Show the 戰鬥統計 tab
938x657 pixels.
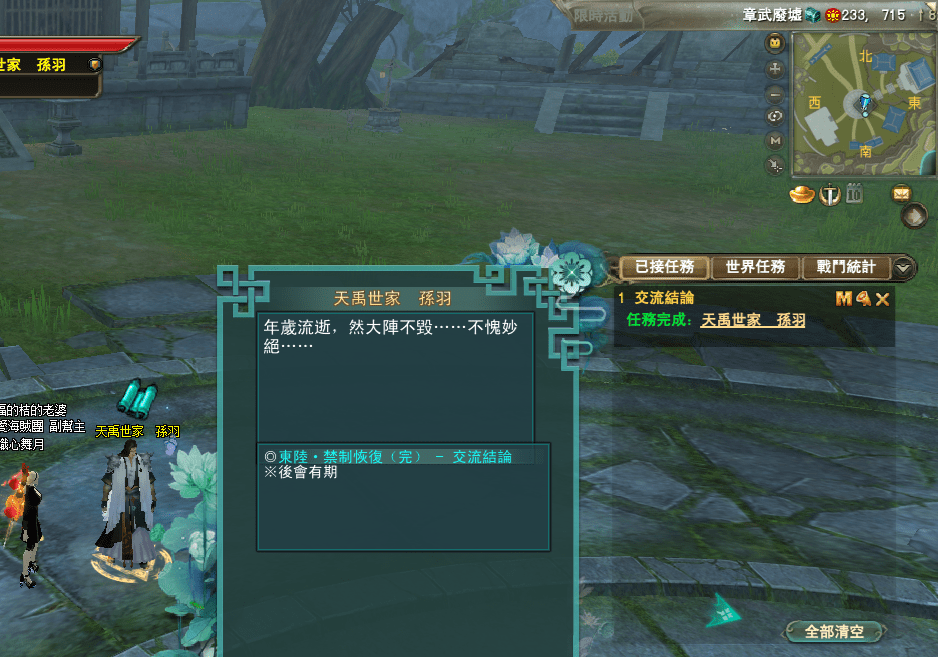(846, 267)
